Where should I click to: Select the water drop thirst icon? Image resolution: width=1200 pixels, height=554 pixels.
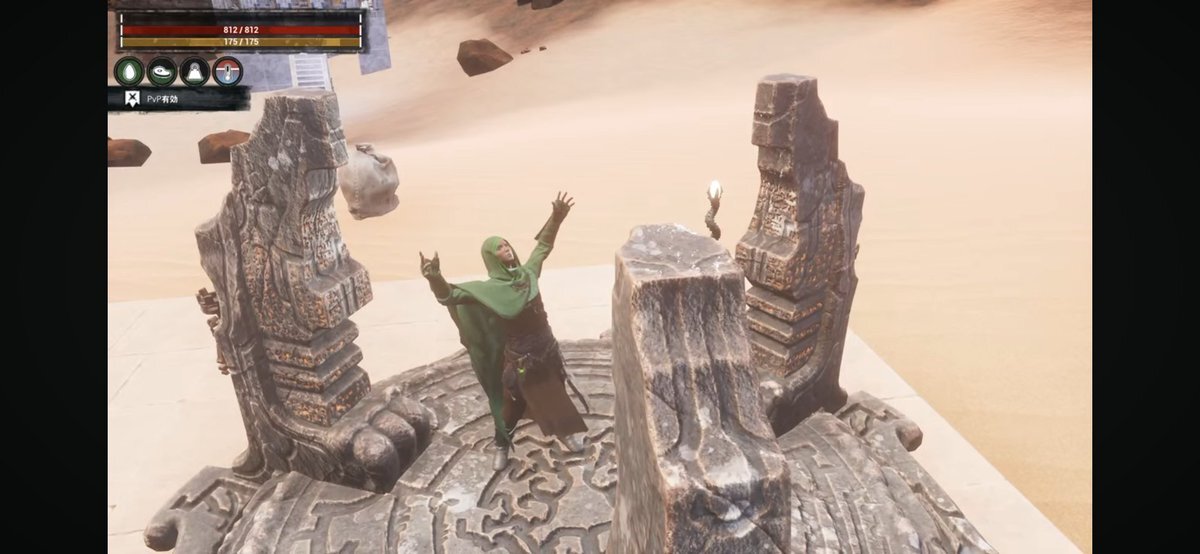pyautogui.click(x=129, y=71)
